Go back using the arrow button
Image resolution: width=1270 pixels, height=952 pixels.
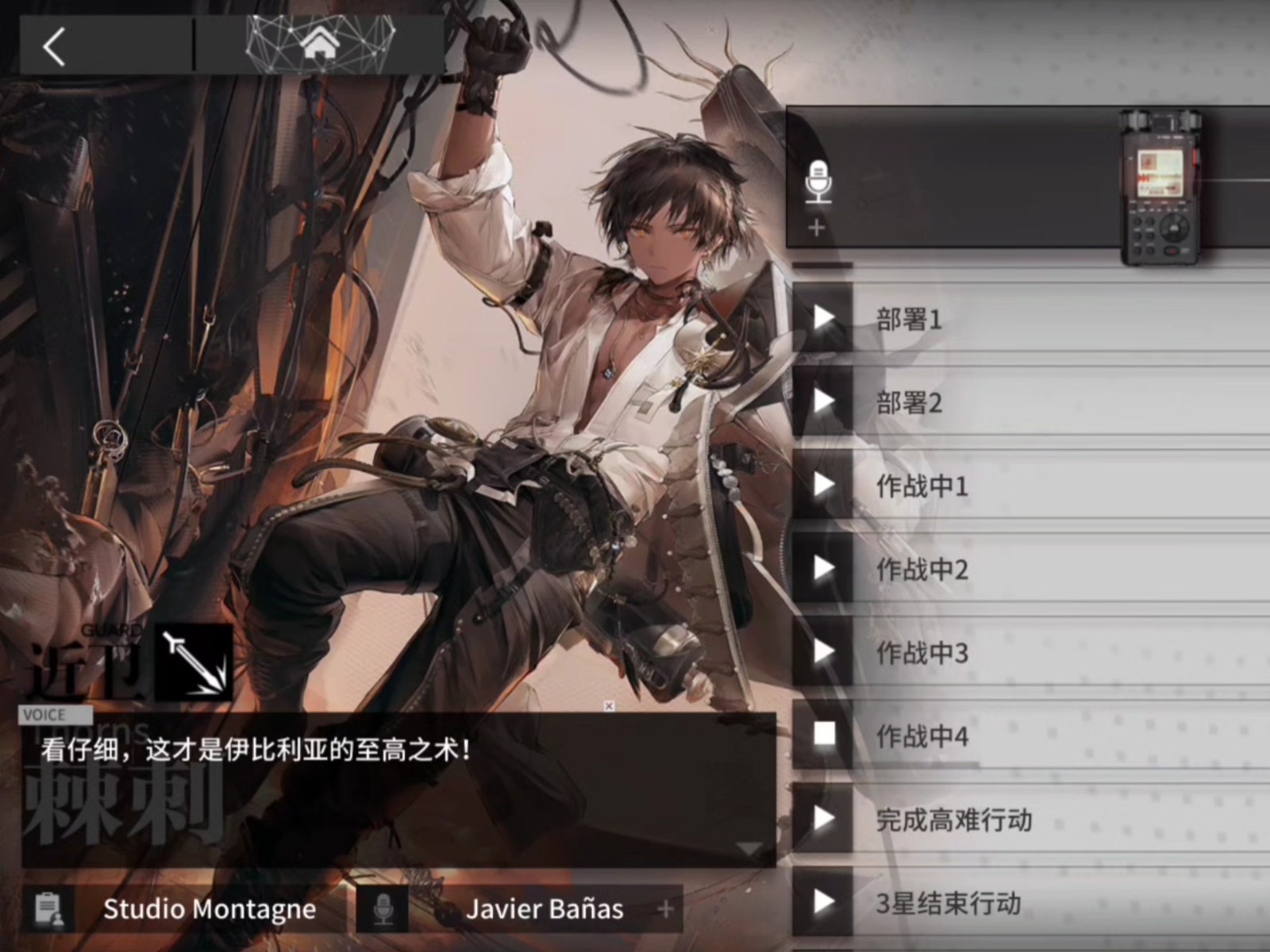point(54,46)
